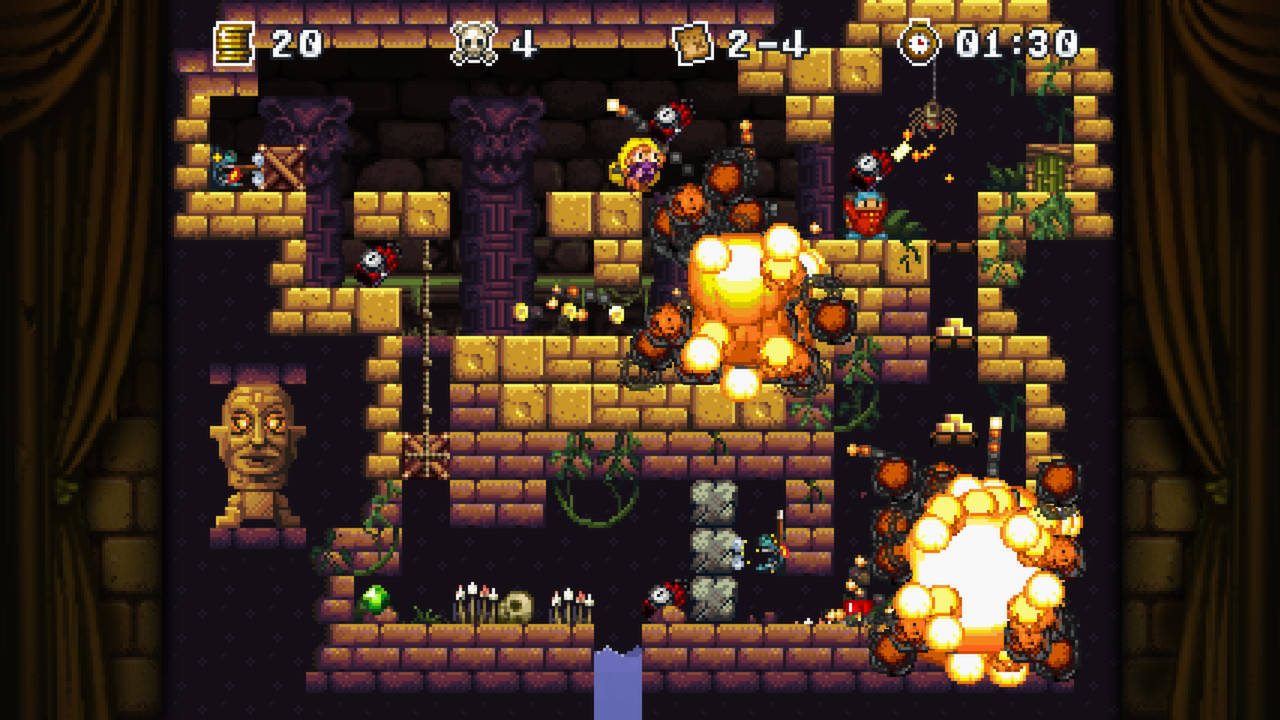This screenshot has width=1280, height=720.
Task: Click the hanging spider in the corner
Action: point(933,118)
